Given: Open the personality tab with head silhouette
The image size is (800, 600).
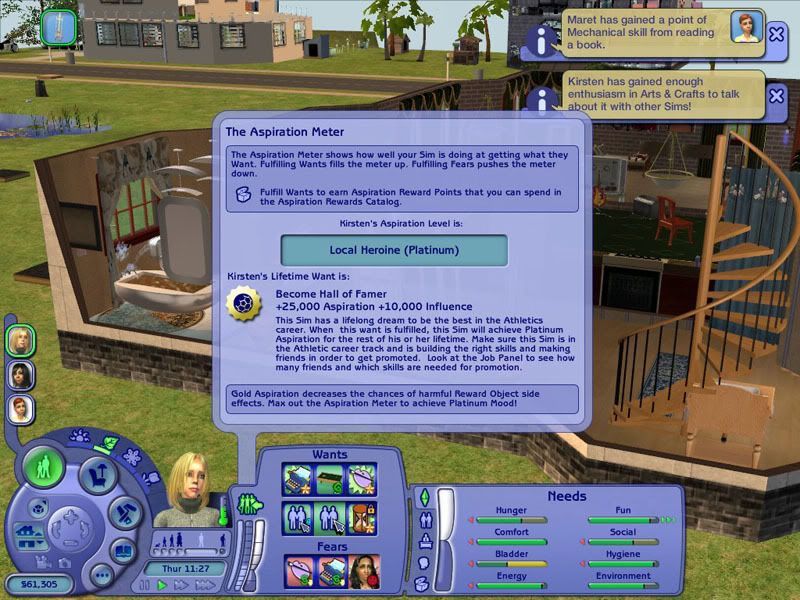Looking at the screenshot, I should (422, 563).
